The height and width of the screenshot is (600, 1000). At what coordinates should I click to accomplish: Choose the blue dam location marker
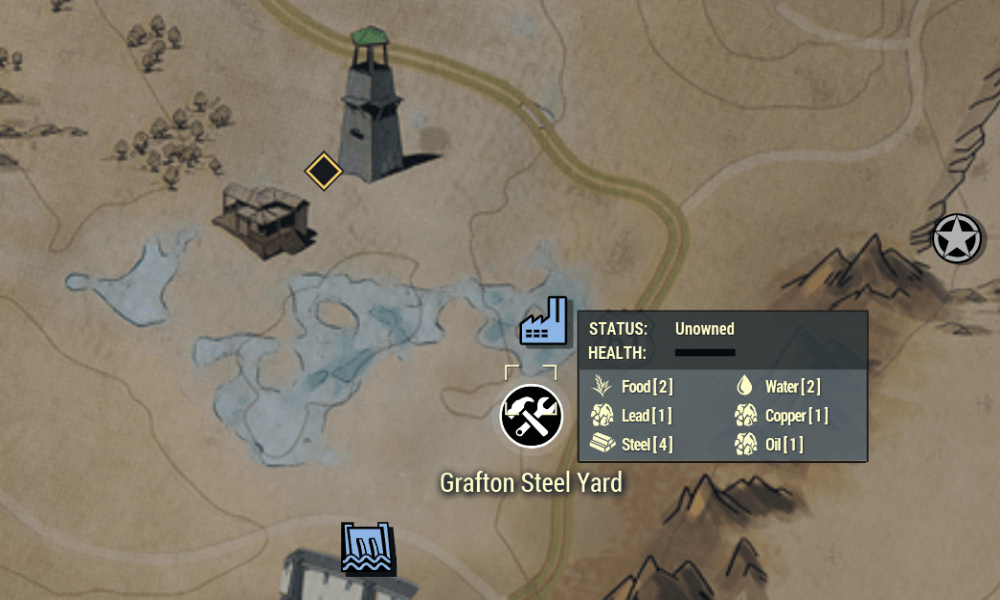pyautogui.click(x=368, y=548)
